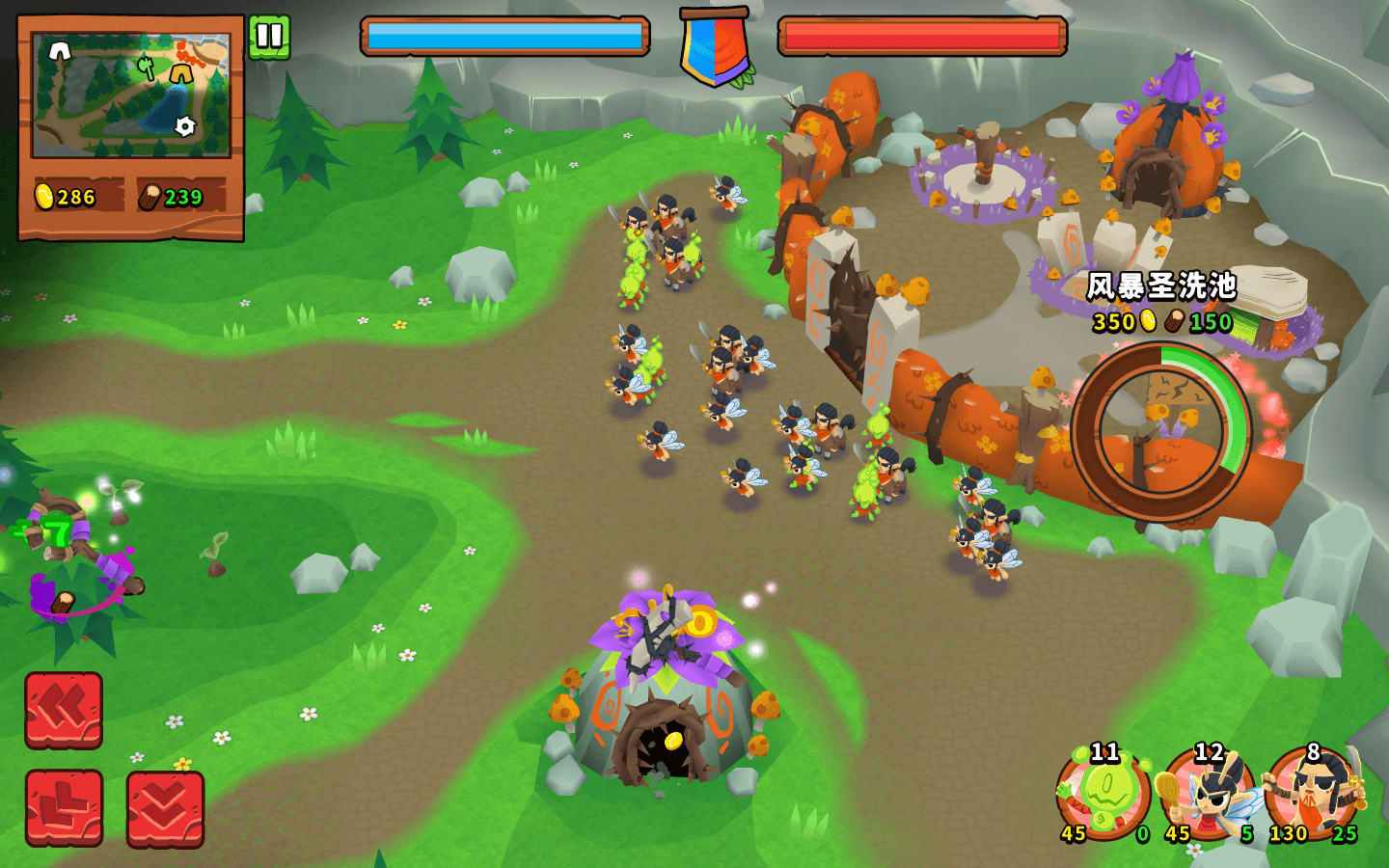Screen dimensions: 1389x868
Task: Tap the red double-left-arrow command button
Action: [64, 710]
